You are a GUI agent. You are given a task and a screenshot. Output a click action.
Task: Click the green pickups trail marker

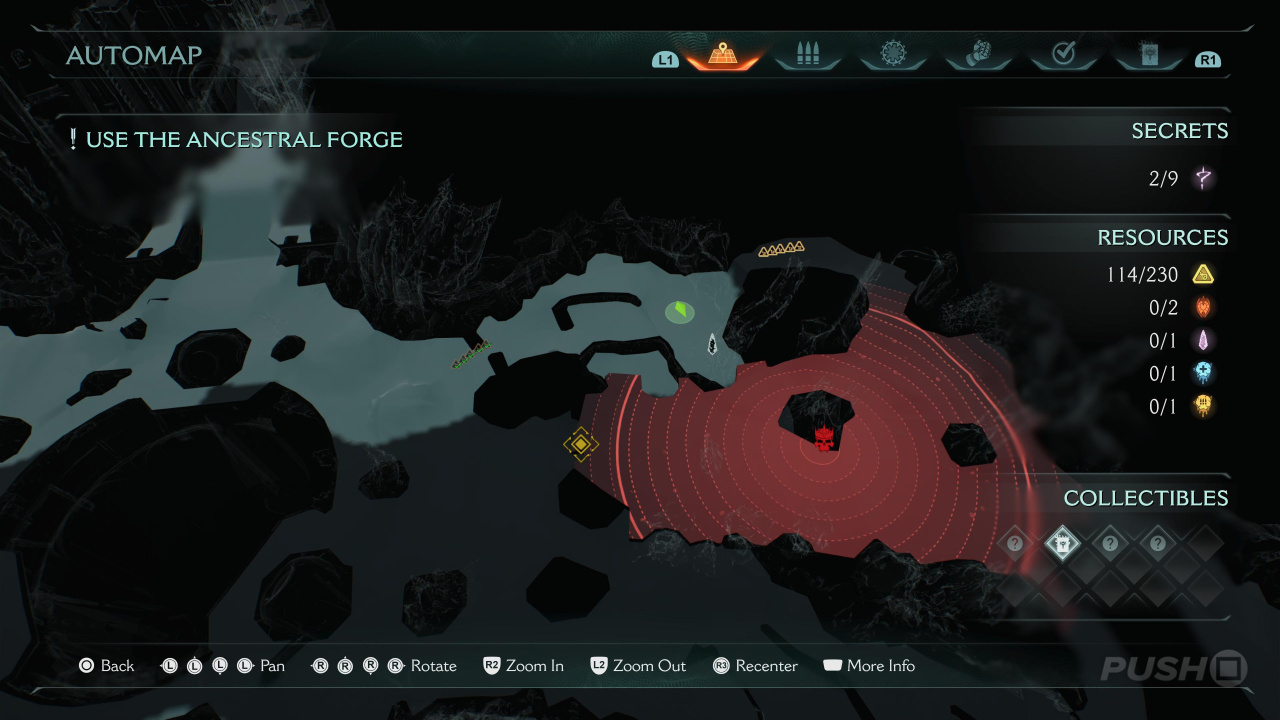click(x=471, y=354)
